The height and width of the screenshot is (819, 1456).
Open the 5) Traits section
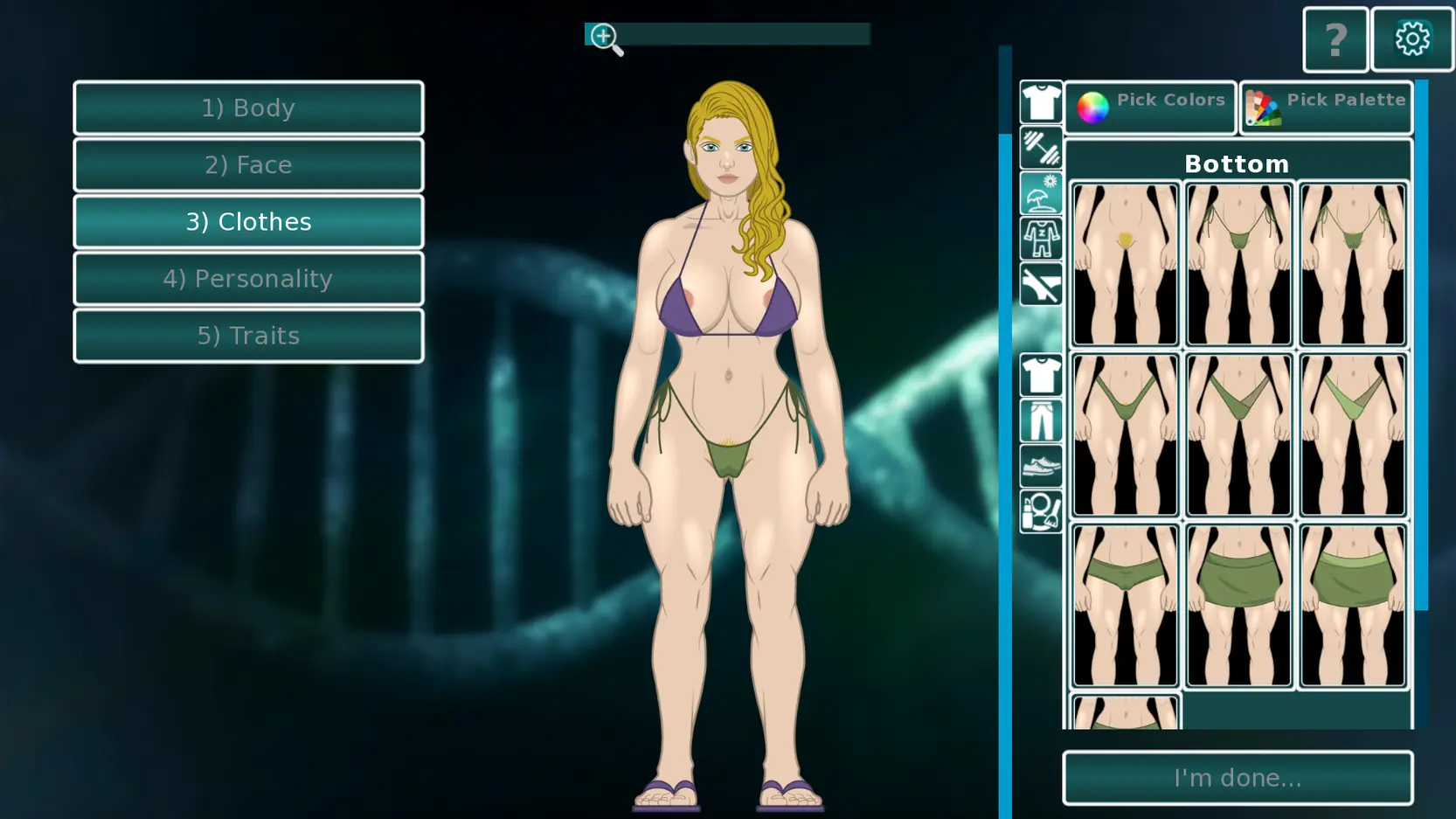pos(248,336)
